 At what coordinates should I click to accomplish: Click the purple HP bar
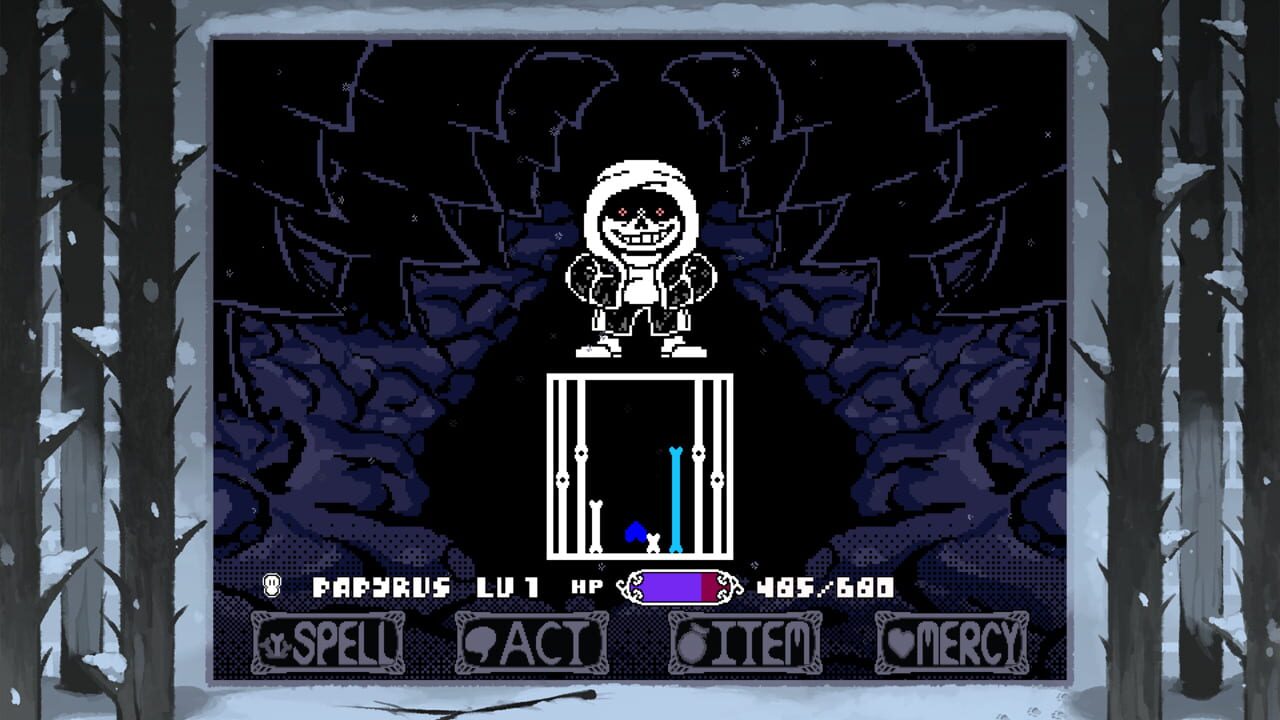click(670, 588)
